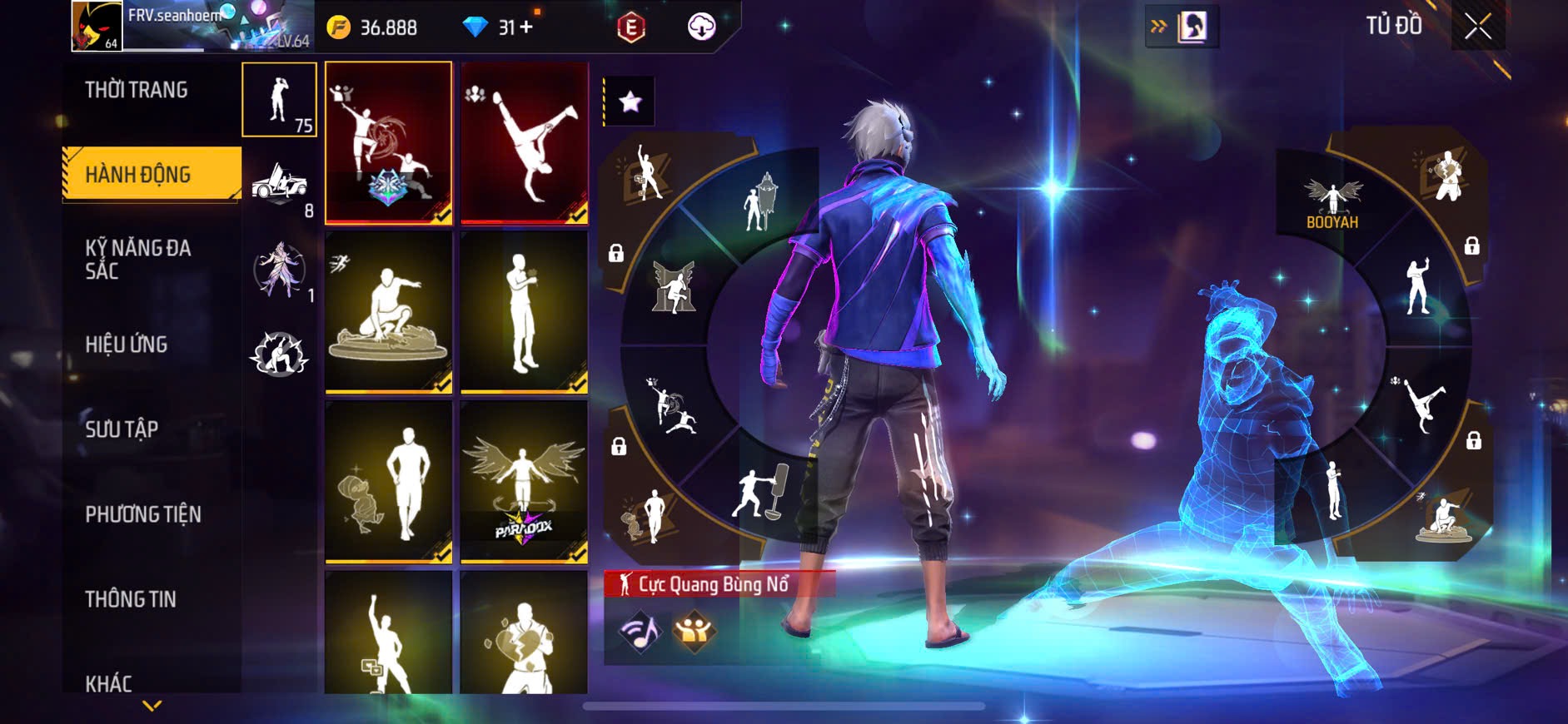
Task: Select the punching bag emote wheel slot
Action: click(x=761, y=491)
